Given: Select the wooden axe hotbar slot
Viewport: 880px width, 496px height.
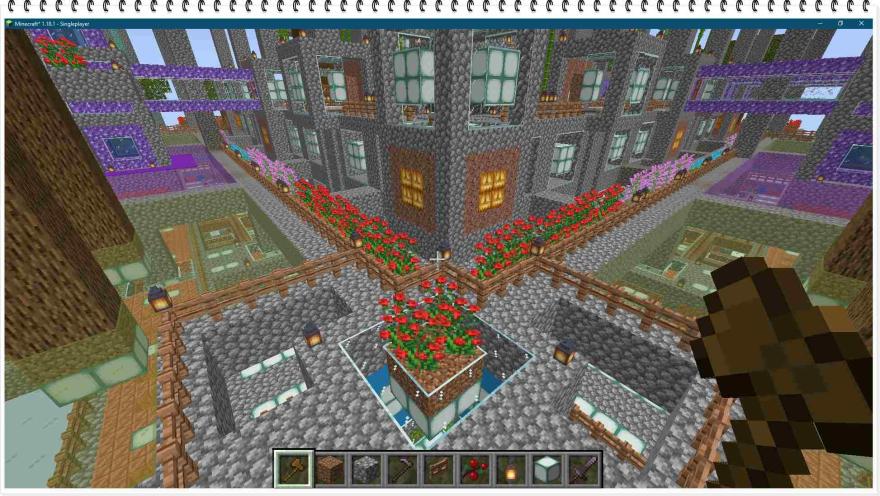Looking at the screenshot, I should [x=293, y=468].
